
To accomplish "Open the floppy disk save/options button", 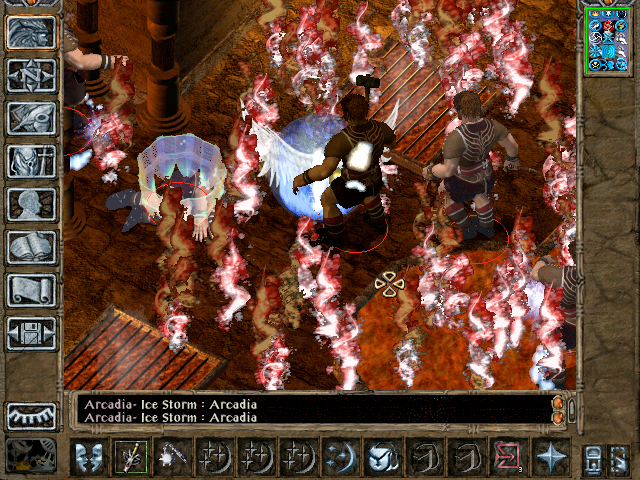I will click(30, 333).
